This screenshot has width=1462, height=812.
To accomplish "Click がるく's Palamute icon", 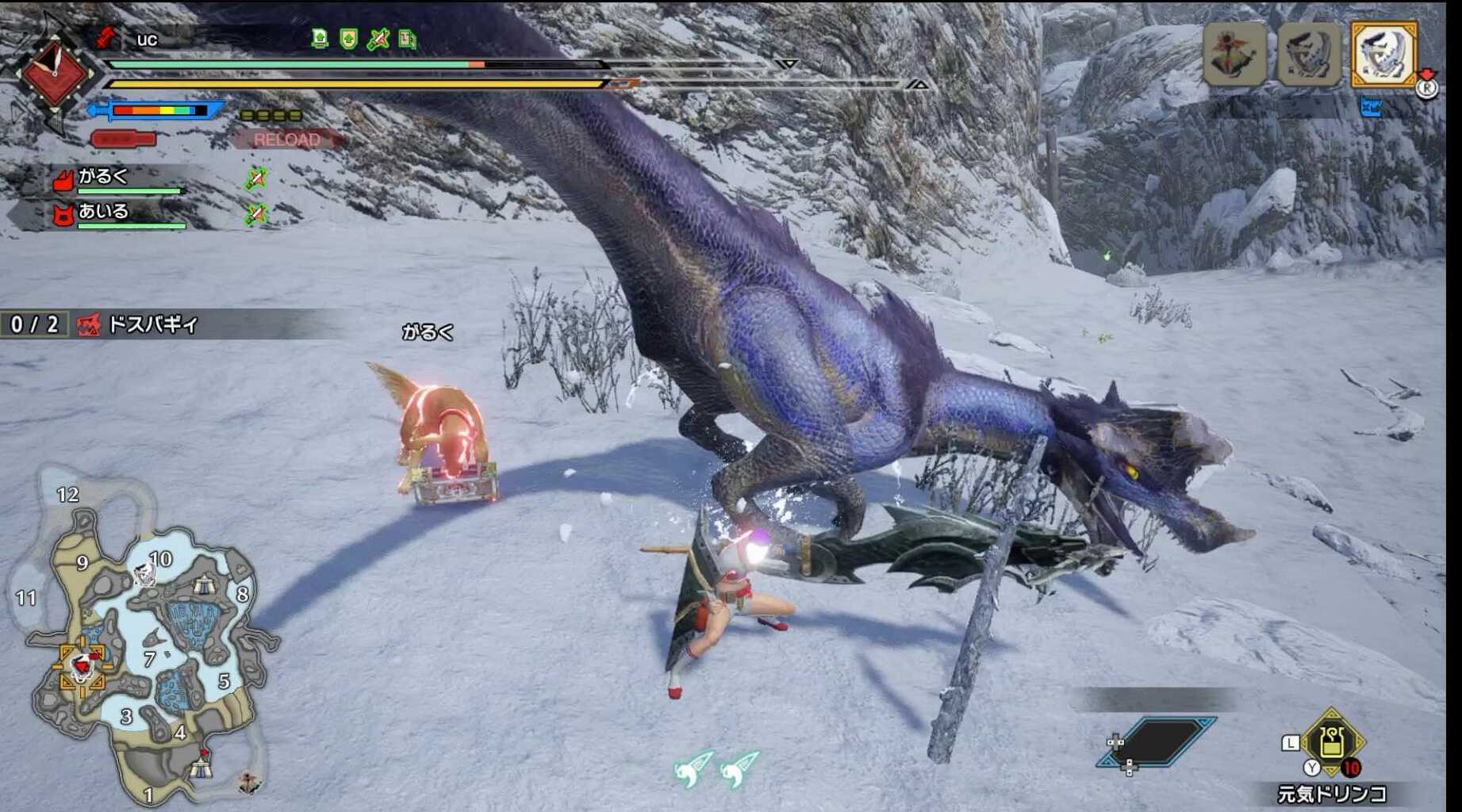I will tap(65, 180).
